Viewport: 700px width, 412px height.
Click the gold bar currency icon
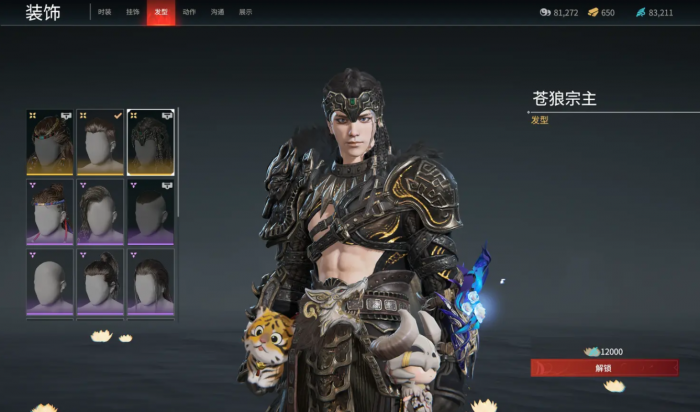[593, 13]
